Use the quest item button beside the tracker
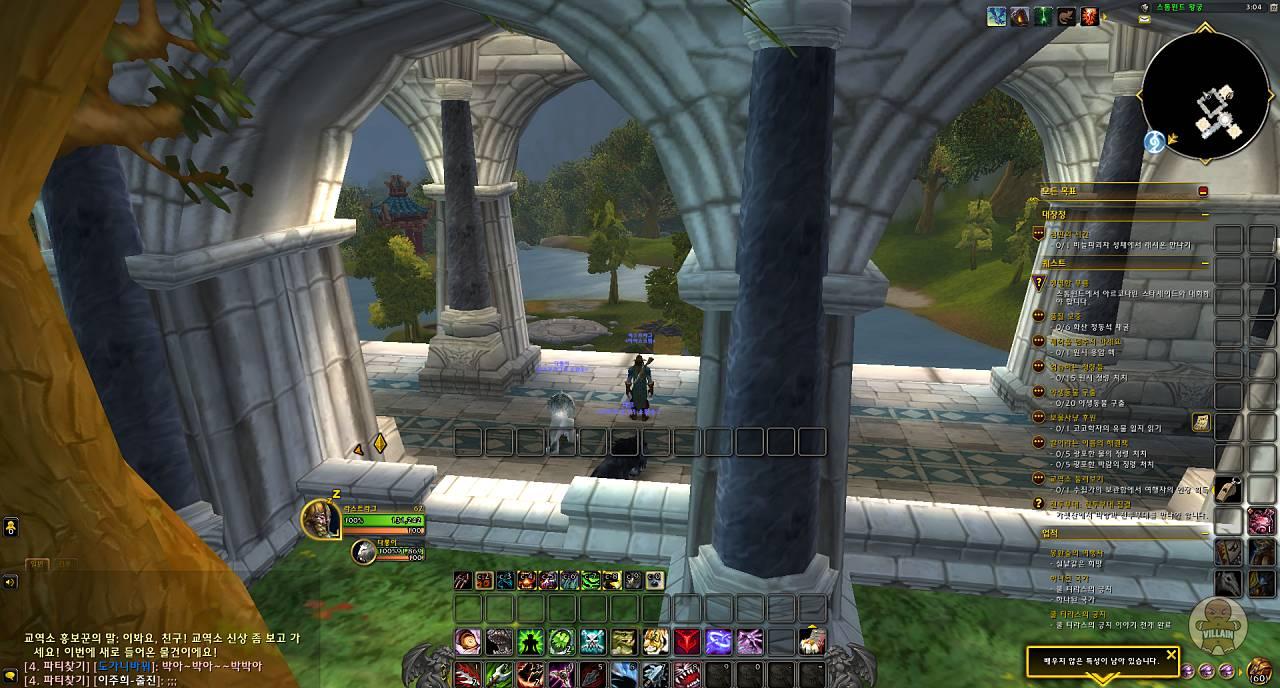 [1200, 423]
